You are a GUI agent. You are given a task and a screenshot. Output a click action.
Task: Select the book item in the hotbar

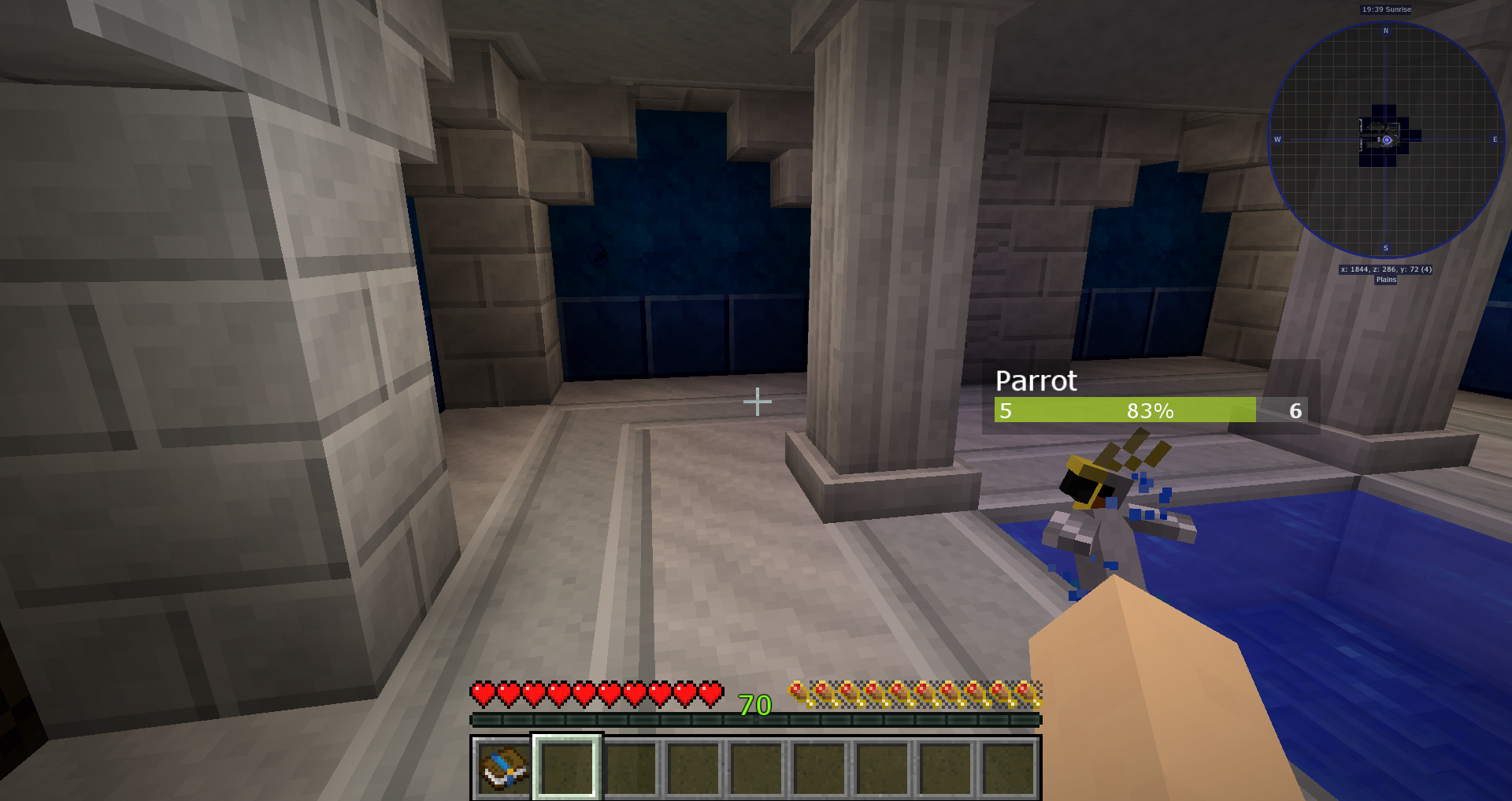pyautogui.click(x=503, y=768)
